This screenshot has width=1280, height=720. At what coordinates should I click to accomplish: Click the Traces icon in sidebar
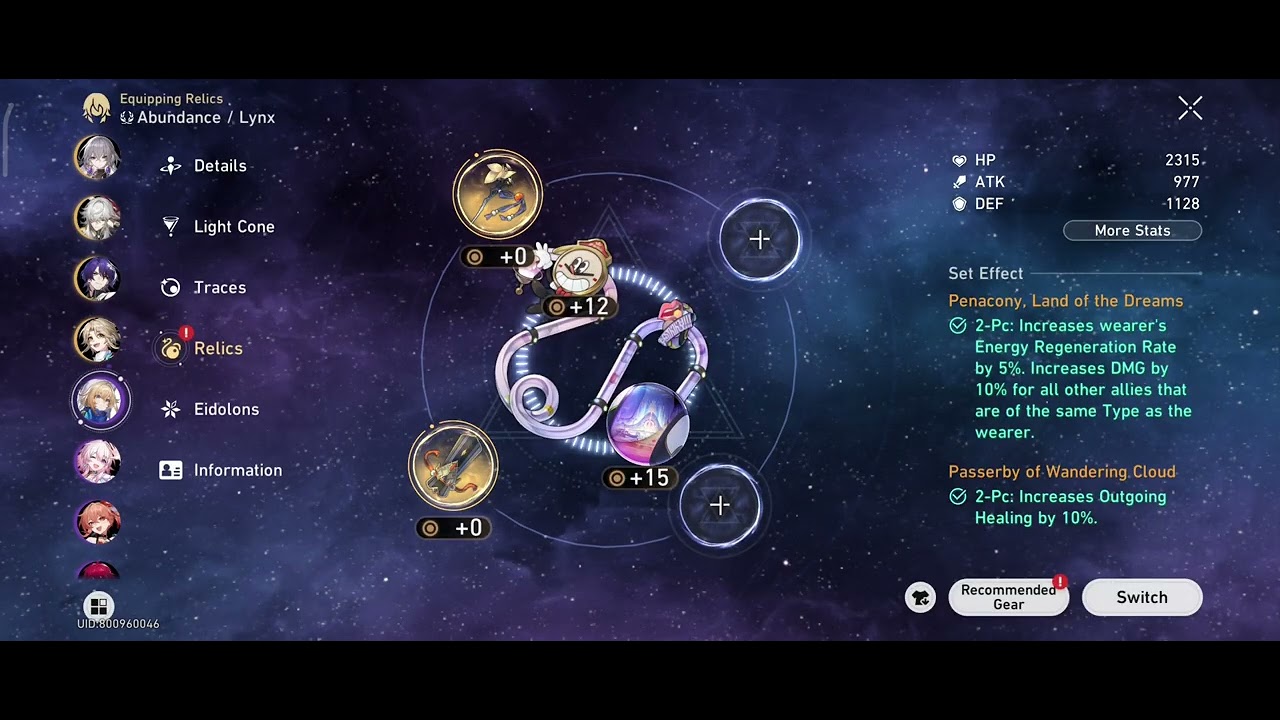click(170, 287)
